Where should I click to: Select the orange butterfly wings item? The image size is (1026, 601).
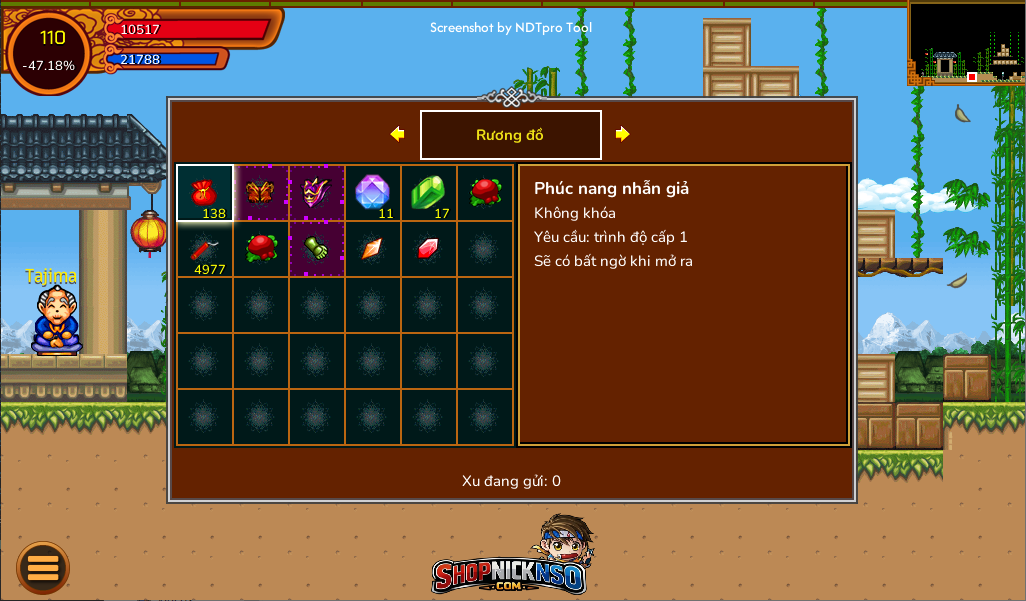(x=261, y=193)
